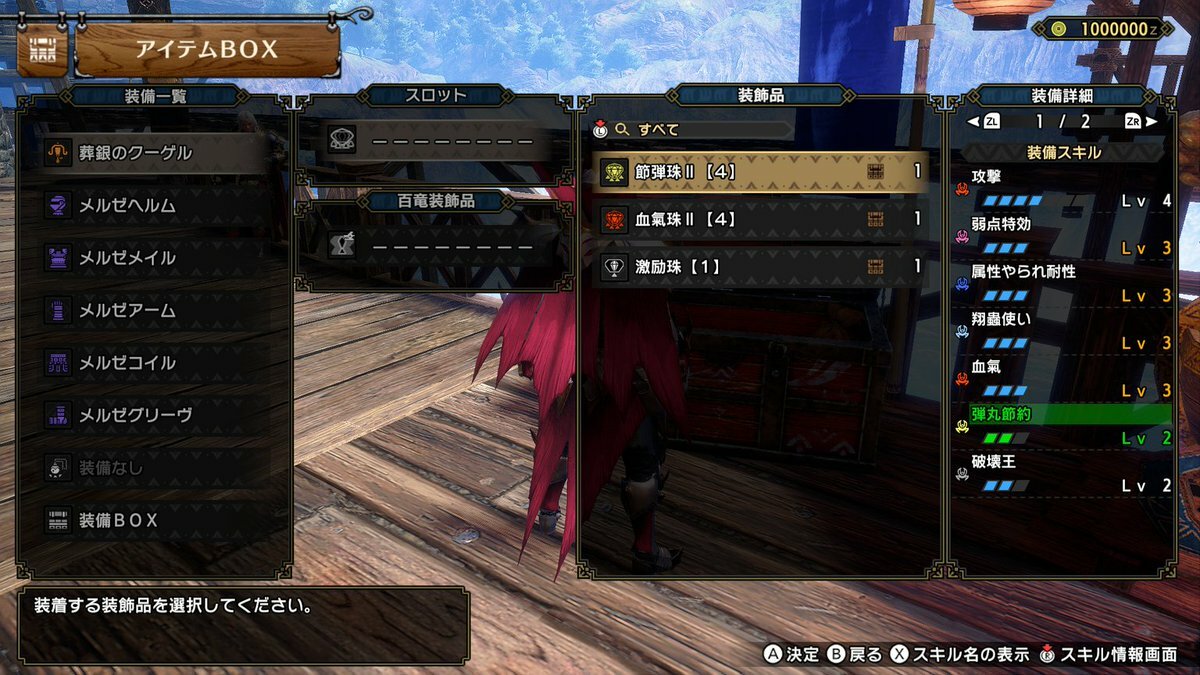1200x675 pixels.
Task: Select the 装備なし empty equipment entry
Action: point(155,467)
